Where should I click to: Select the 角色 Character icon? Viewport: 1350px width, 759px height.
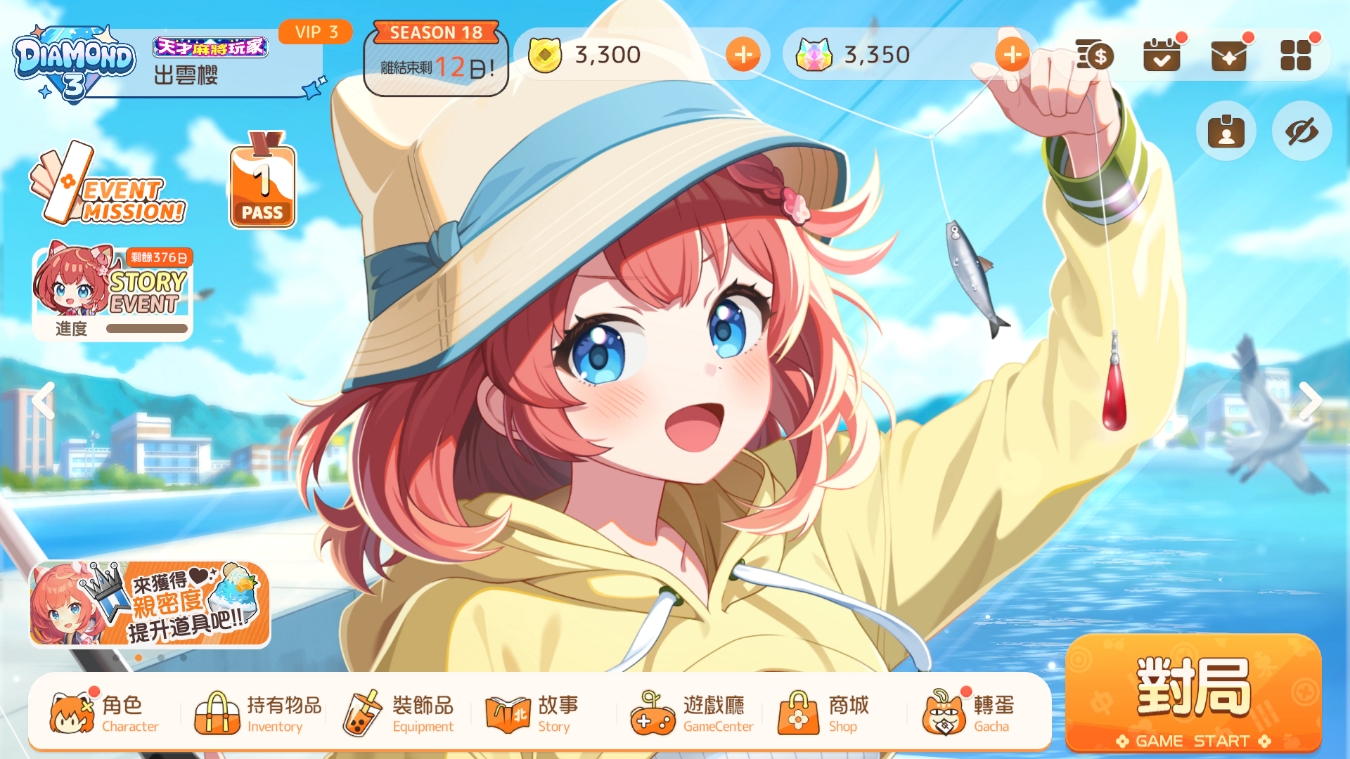(72, 712)
